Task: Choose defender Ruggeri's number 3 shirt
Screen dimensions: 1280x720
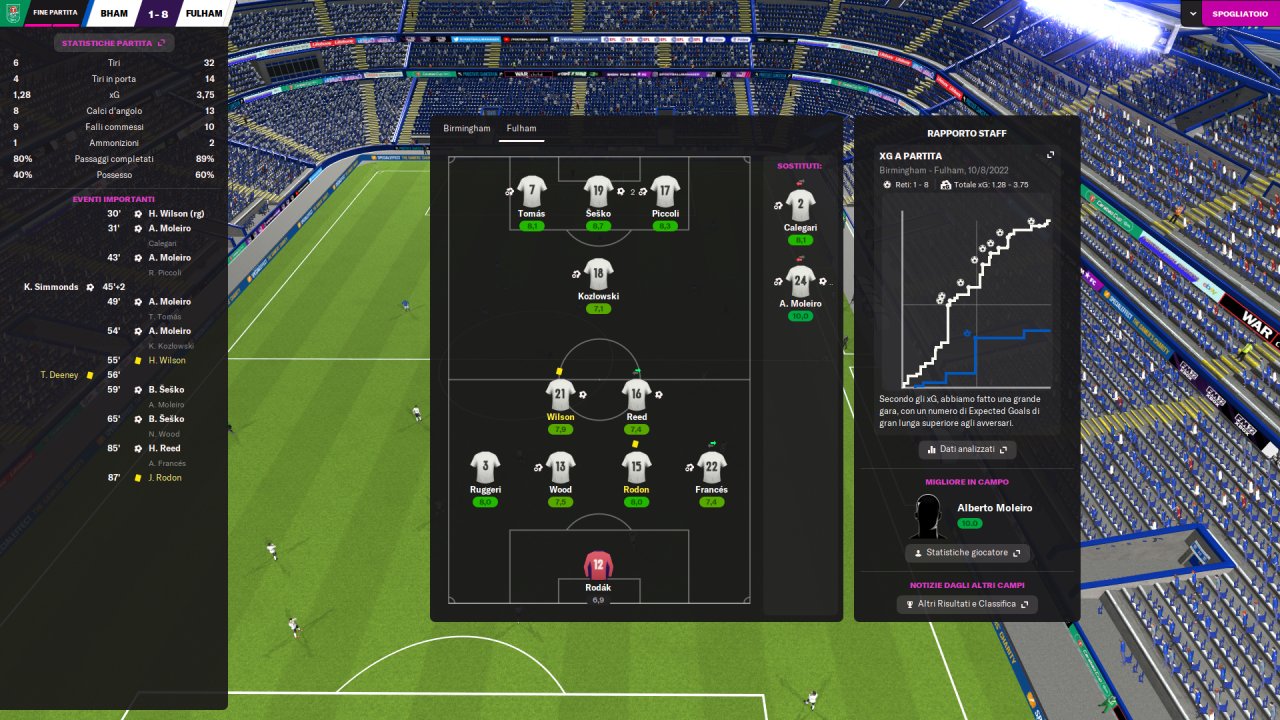Action: [485, 467]
